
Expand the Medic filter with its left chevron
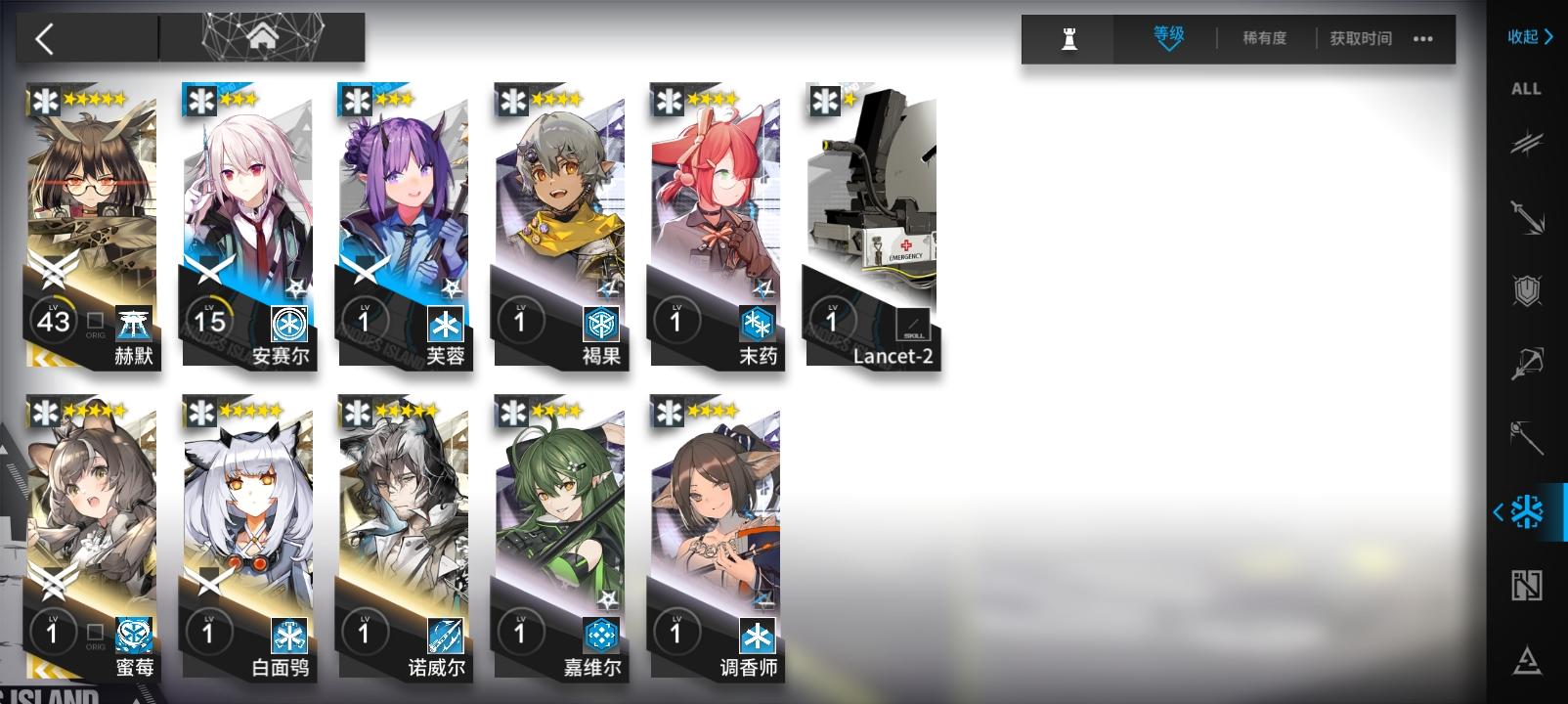(x=1497, y=508)
